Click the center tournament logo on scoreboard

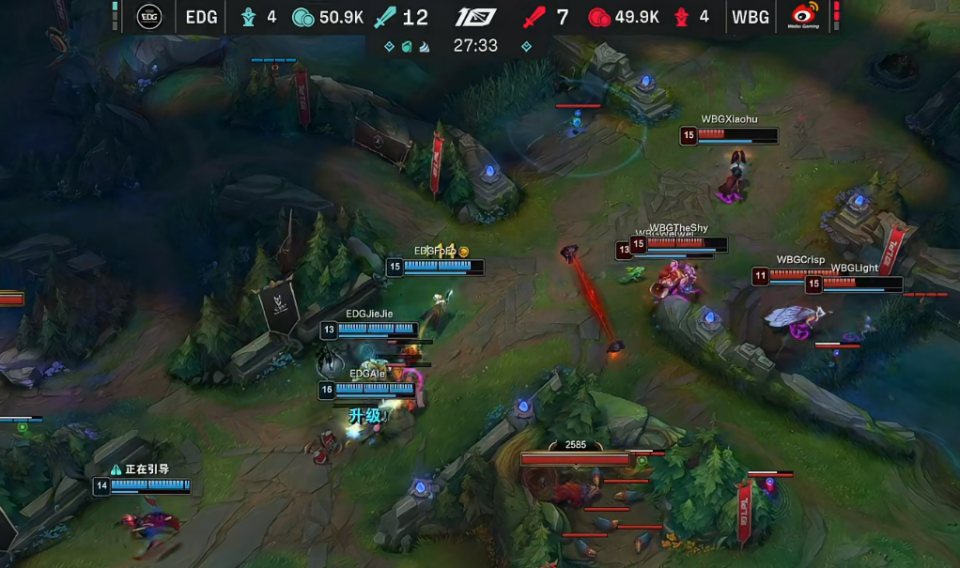point(476,17)
